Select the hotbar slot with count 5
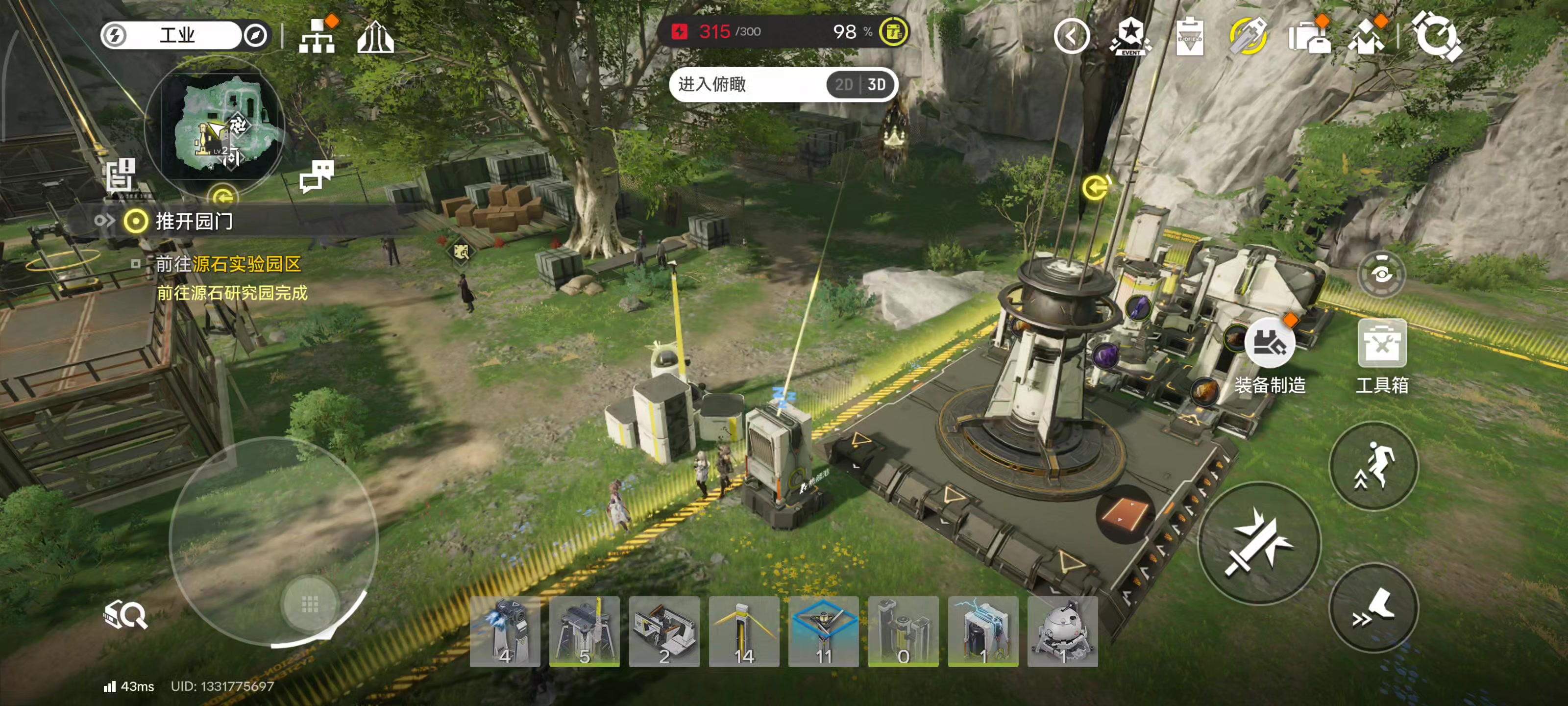 [x=585, y=631]
